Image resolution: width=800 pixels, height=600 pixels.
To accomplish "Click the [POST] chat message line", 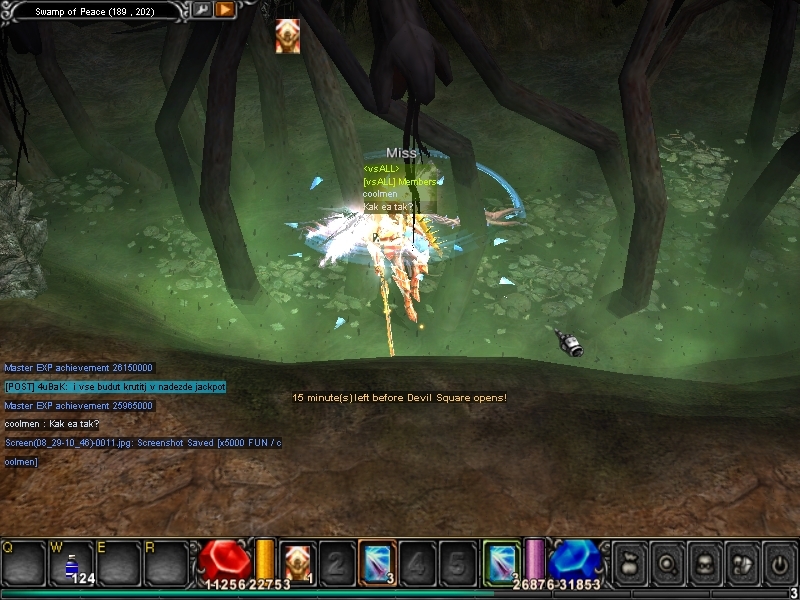I will tap(115, 386).
